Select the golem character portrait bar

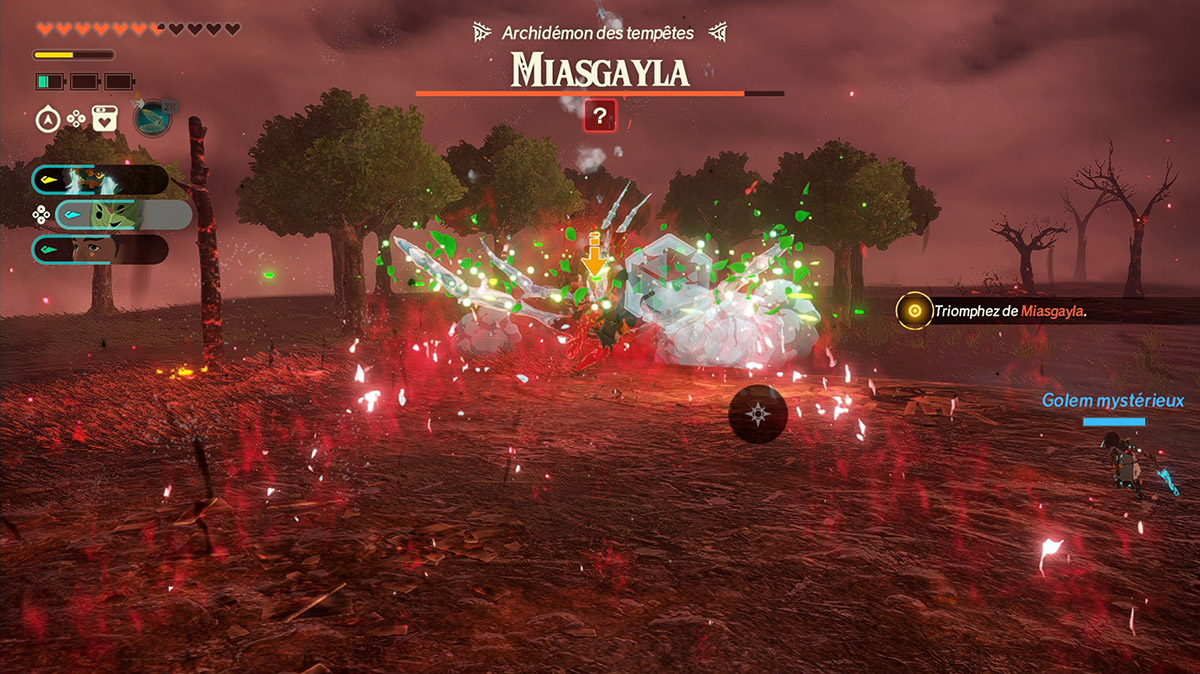point(100,180)
